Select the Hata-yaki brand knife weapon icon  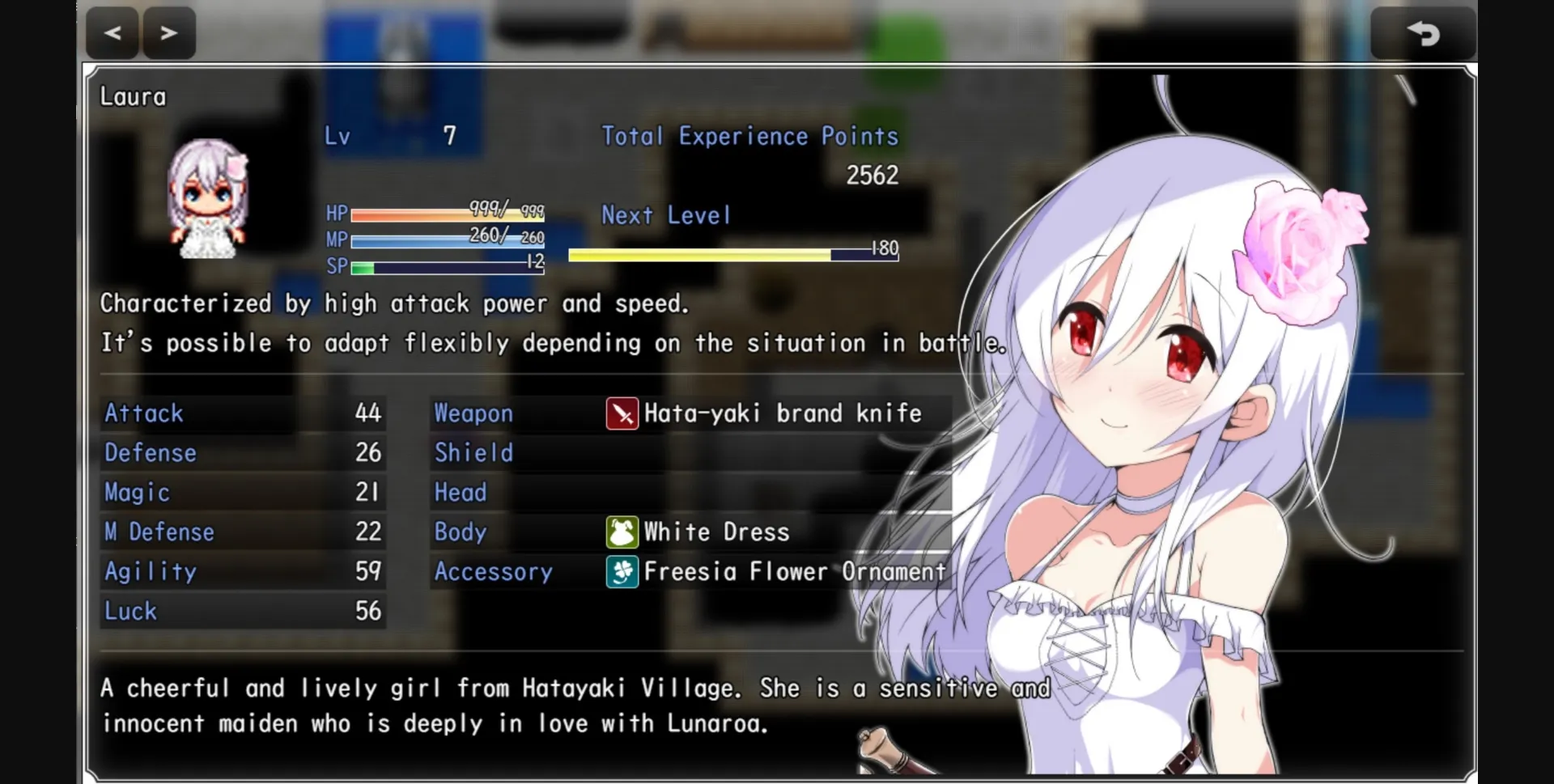[x=622, y=413]
